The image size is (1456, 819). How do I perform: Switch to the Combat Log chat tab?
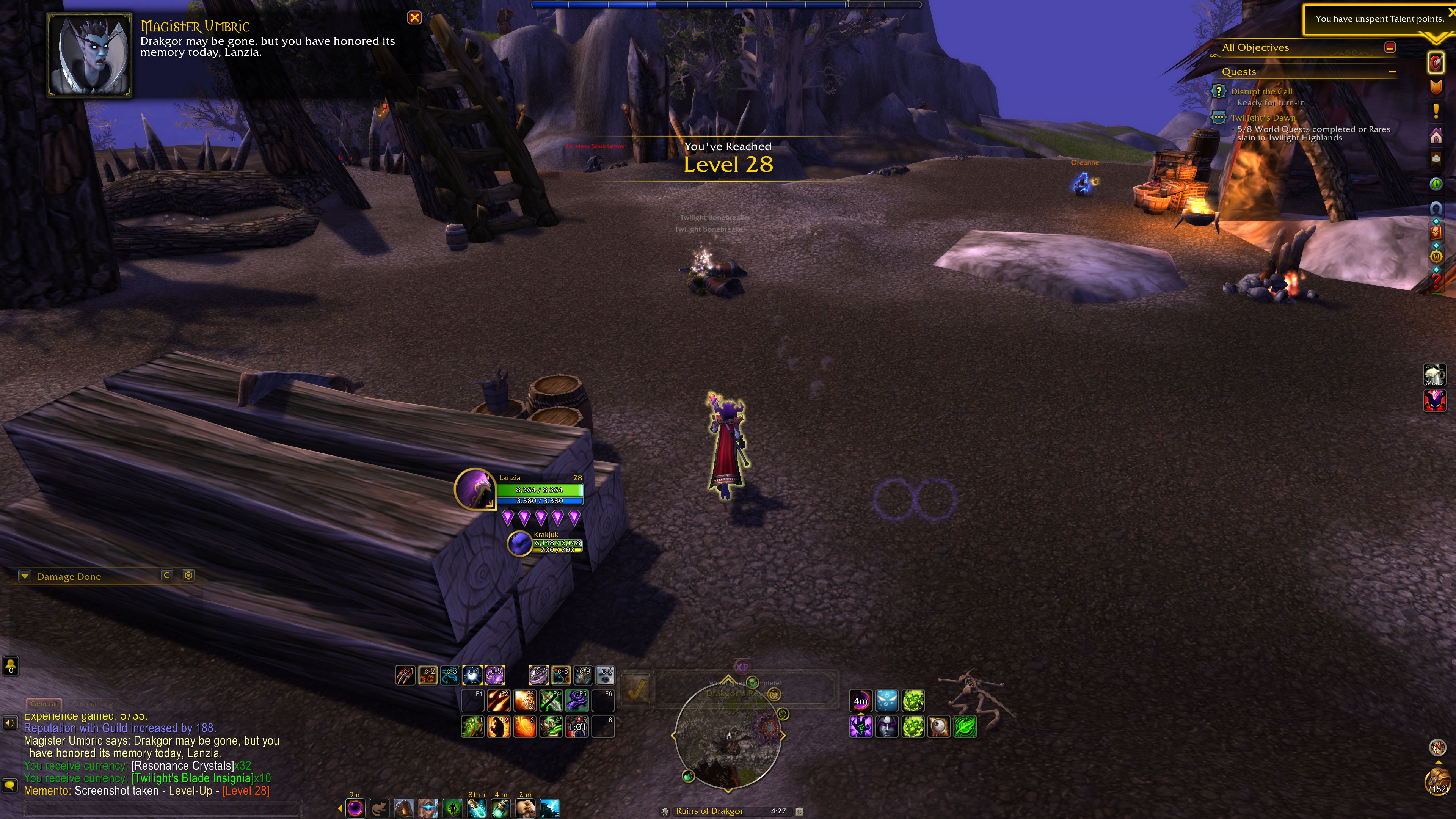tap(93, 704)
